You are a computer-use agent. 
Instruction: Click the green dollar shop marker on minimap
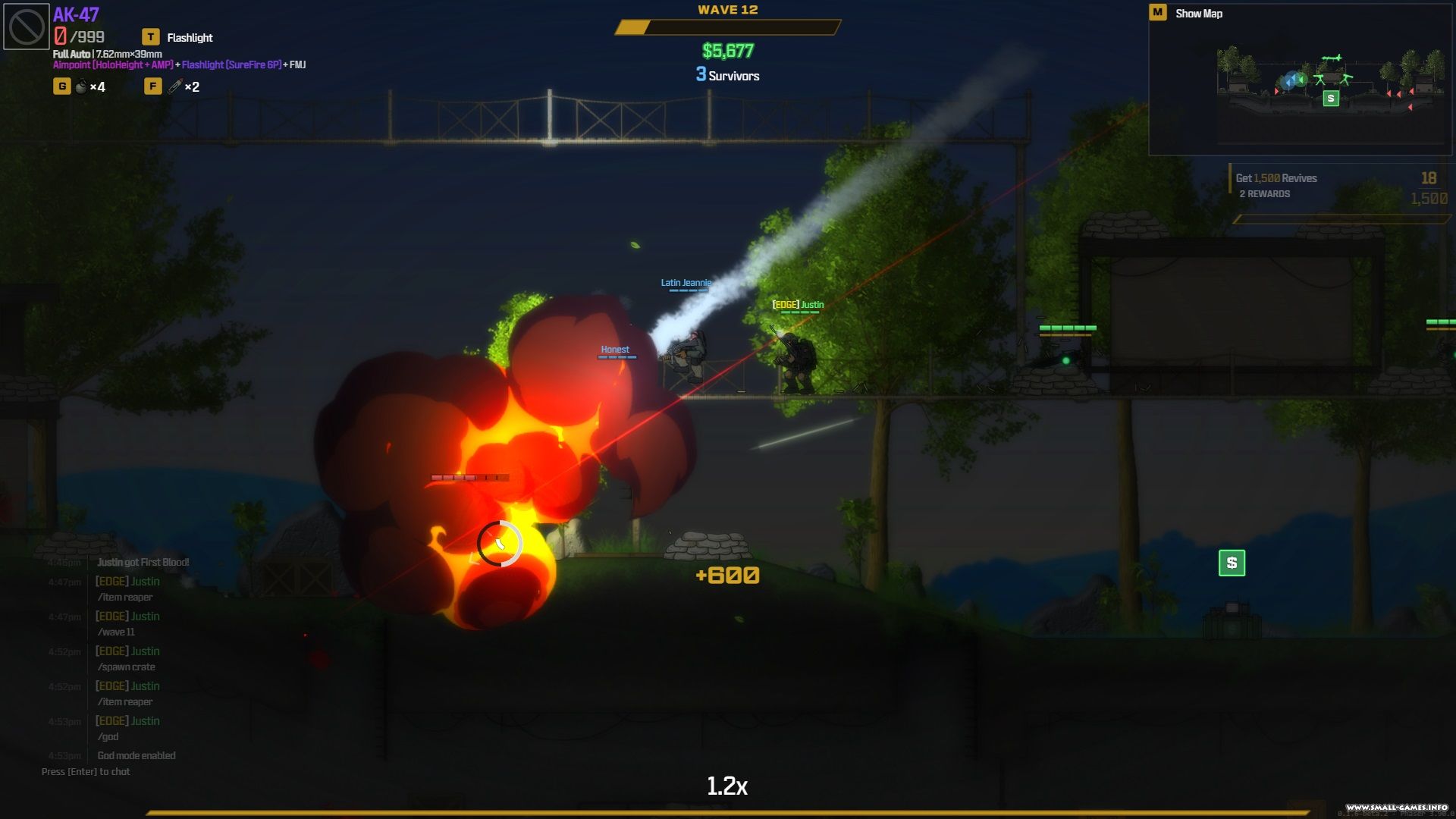tap(1330, 99)
